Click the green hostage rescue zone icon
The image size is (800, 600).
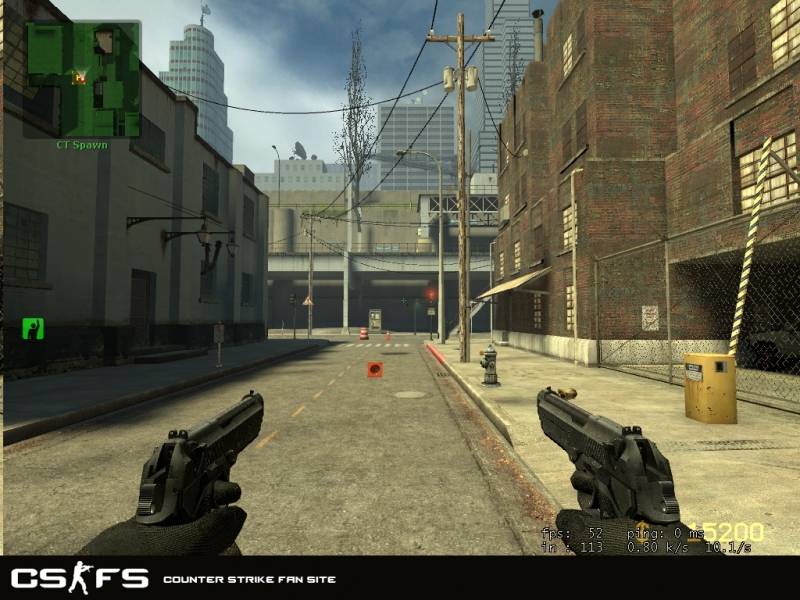click(x=33, y=328)
